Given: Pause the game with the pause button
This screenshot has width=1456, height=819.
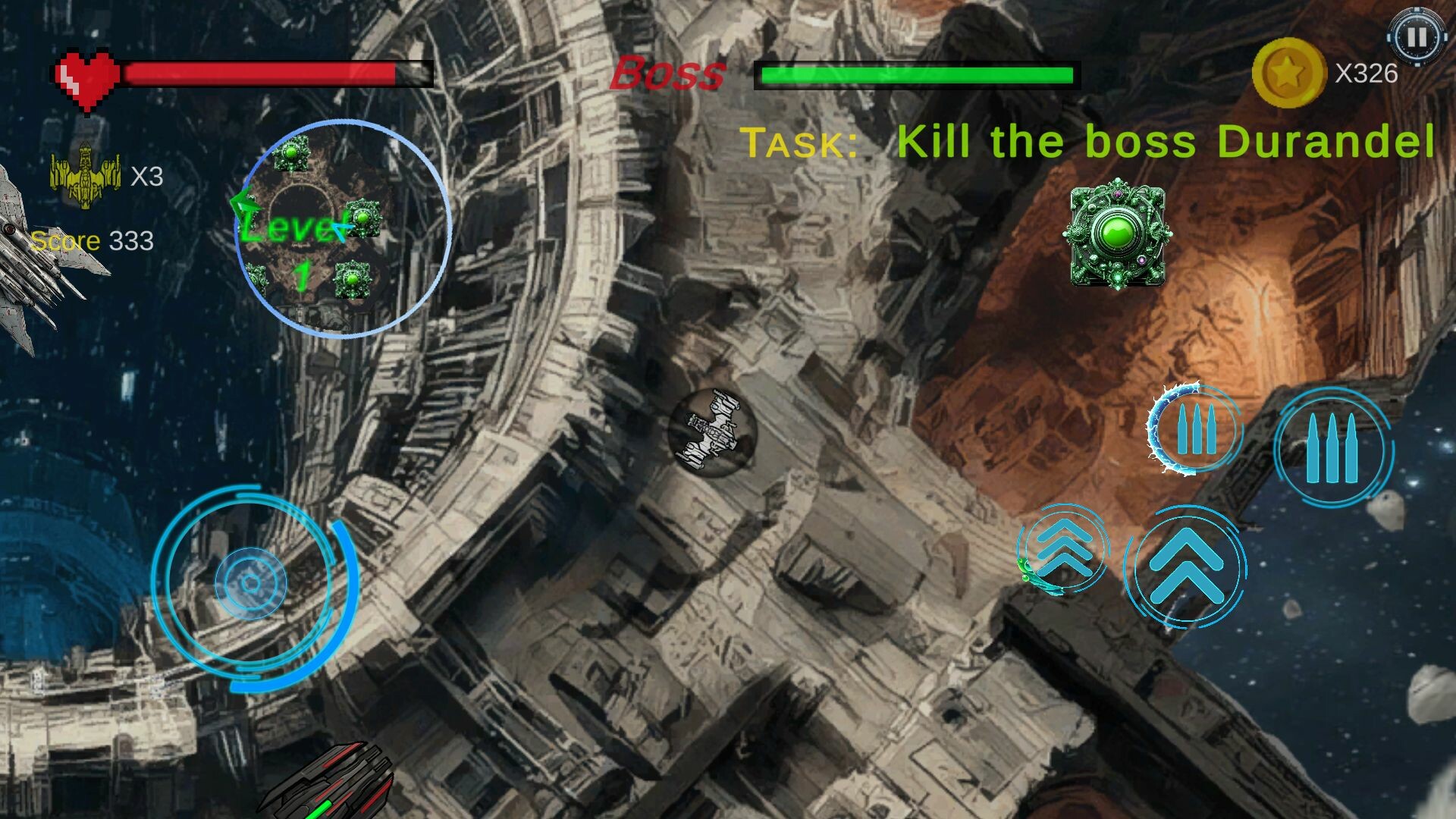Looking at the screenshot, I should pos(1417,36).
